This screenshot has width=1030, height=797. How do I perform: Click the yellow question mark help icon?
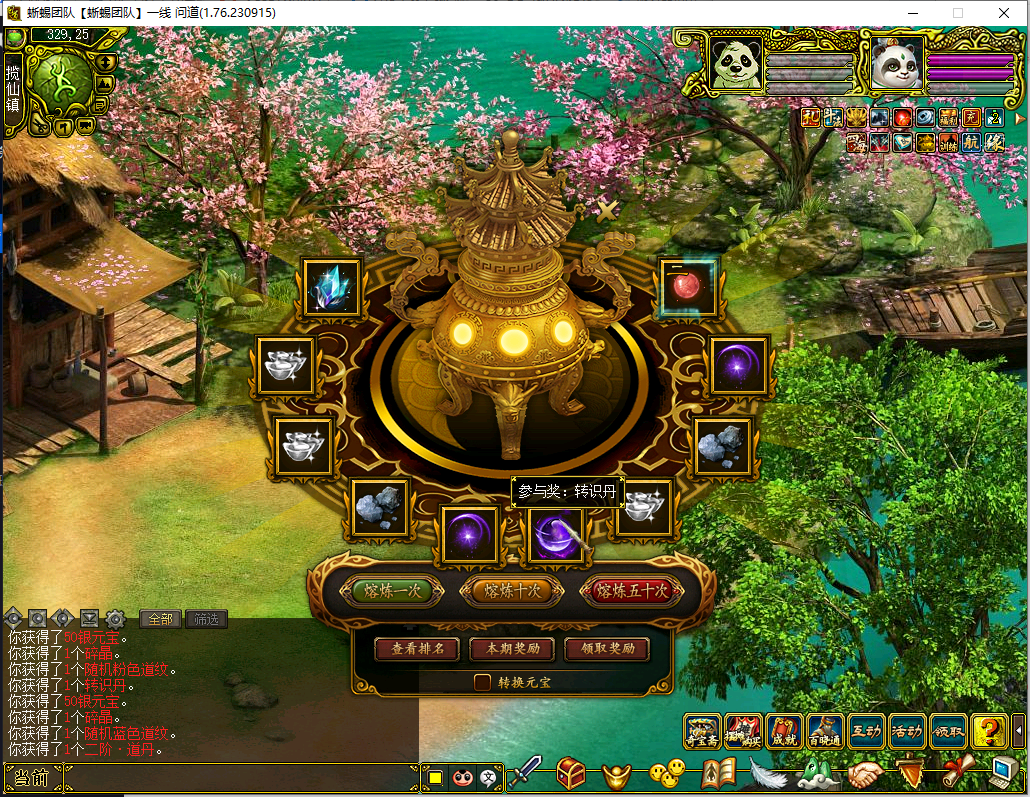988,732
